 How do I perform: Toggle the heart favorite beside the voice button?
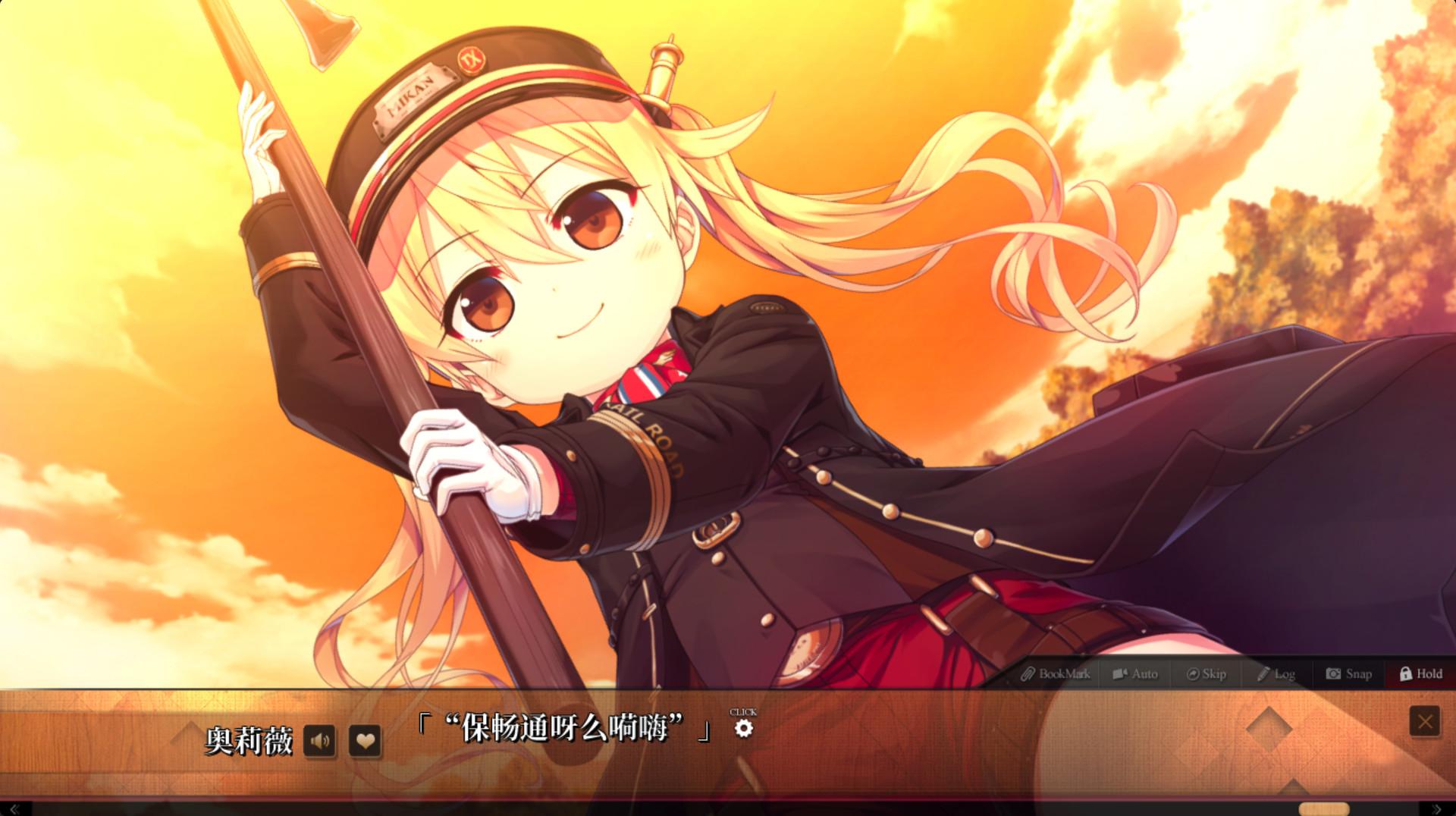(364, 742)
